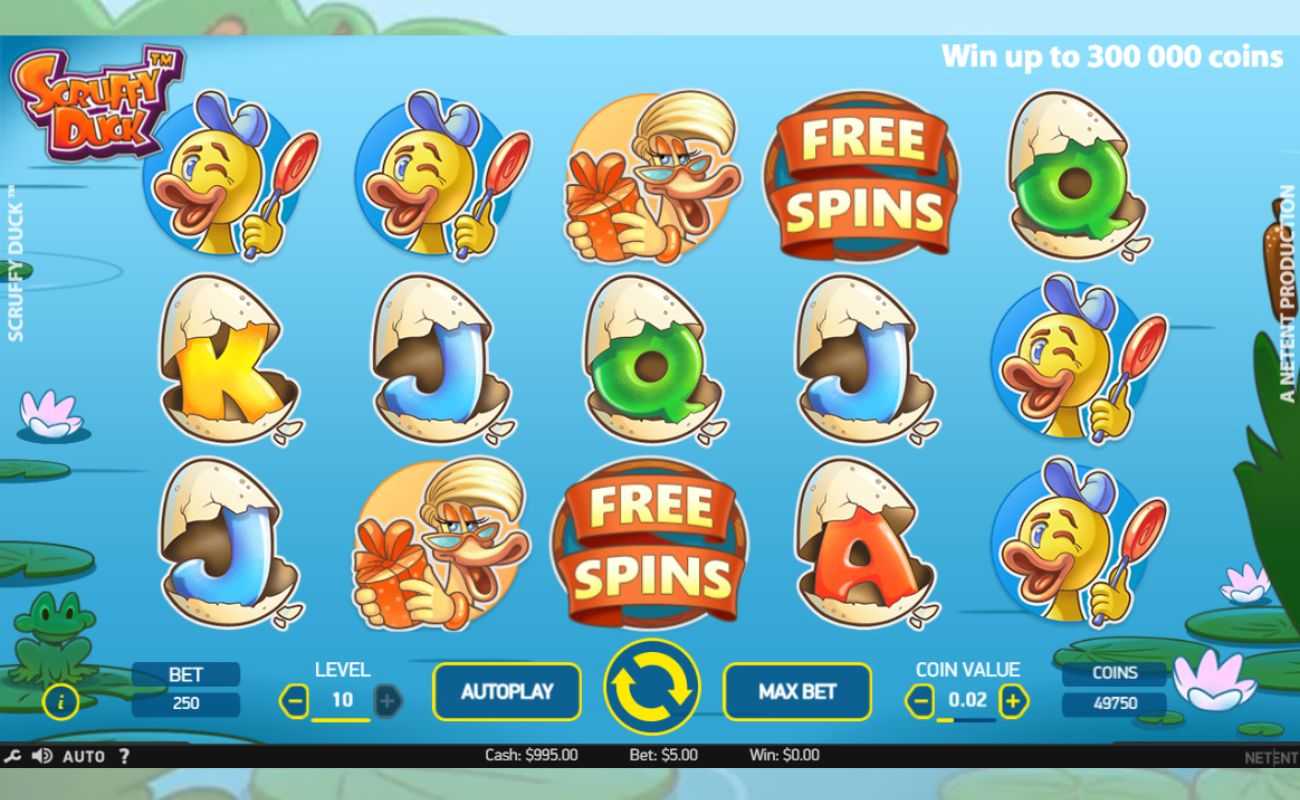This screenshot has height=800, width=1300.
Task: Open game settings with the wrench icon
Action: [x=14, y=756]
